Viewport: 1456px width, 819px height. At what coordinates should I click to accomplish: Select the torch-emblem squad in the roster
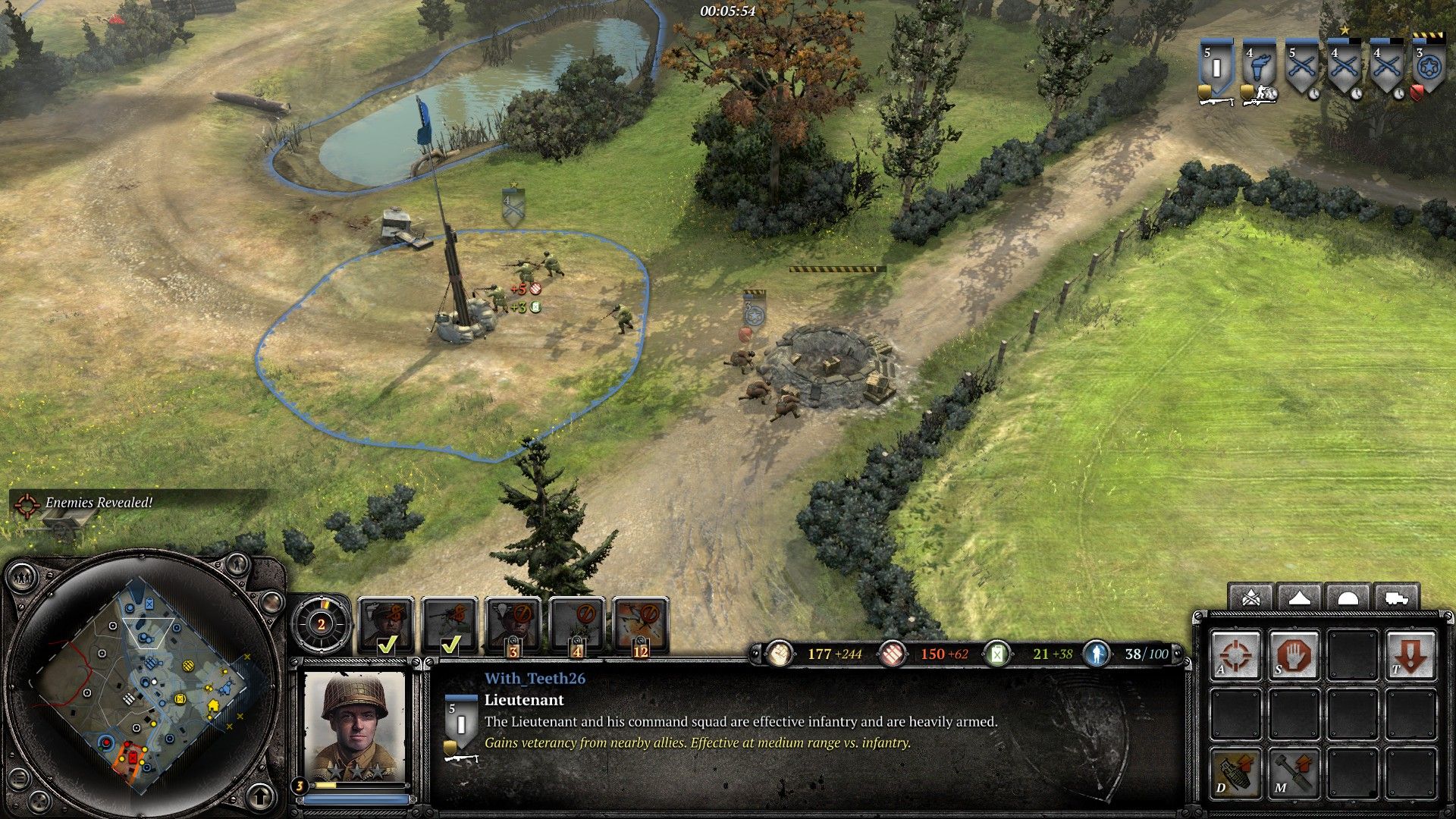[x=1258, y=67]
